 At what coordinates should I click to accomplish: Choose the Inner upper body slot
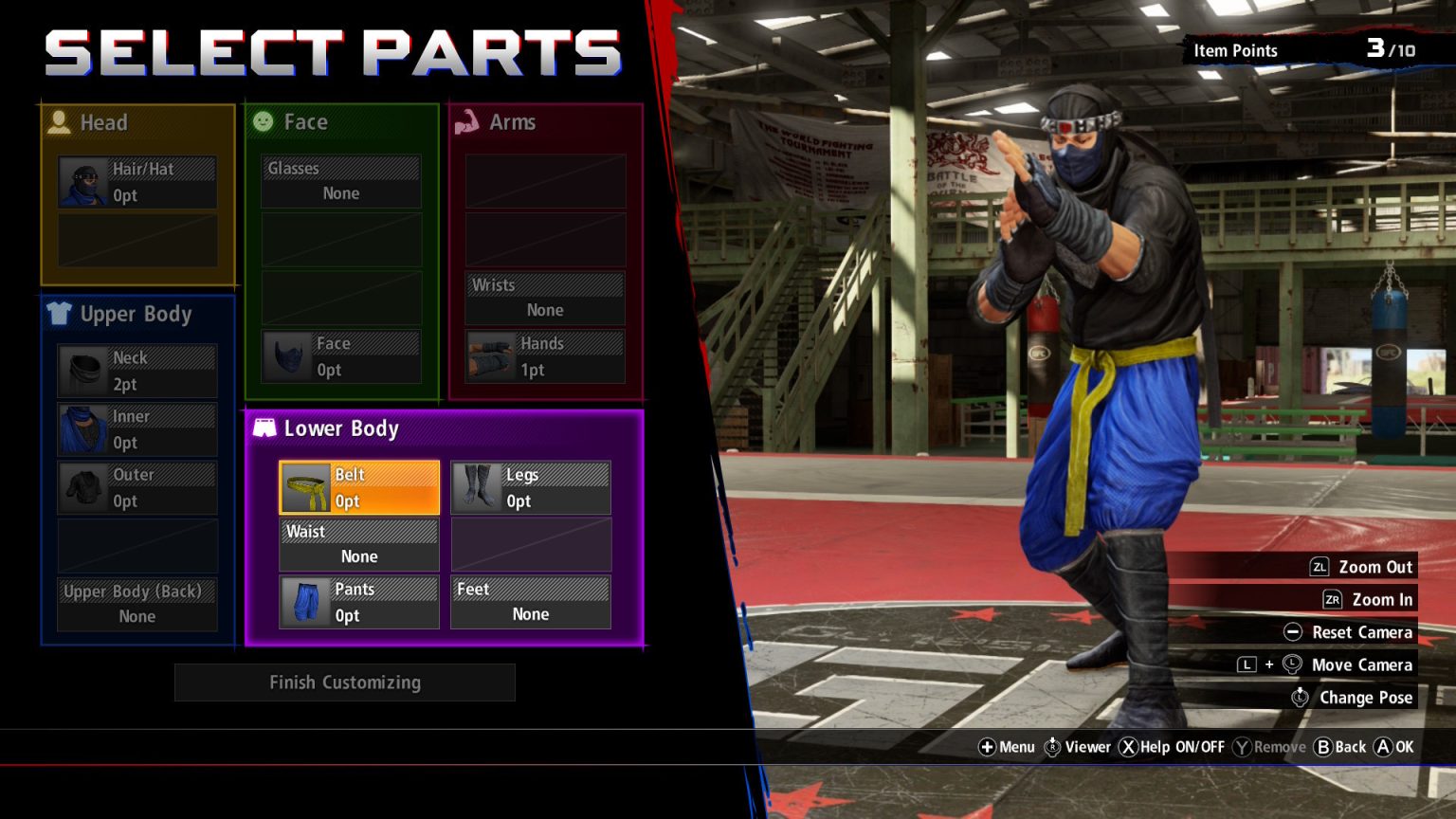(x=137, y=429)
